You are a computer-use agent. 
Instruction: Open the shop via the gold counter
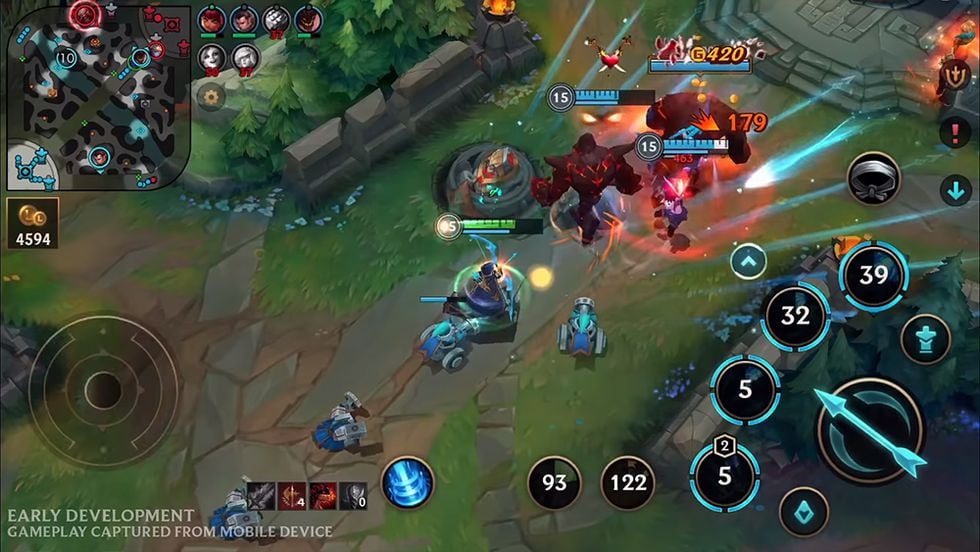coord(32,222)
